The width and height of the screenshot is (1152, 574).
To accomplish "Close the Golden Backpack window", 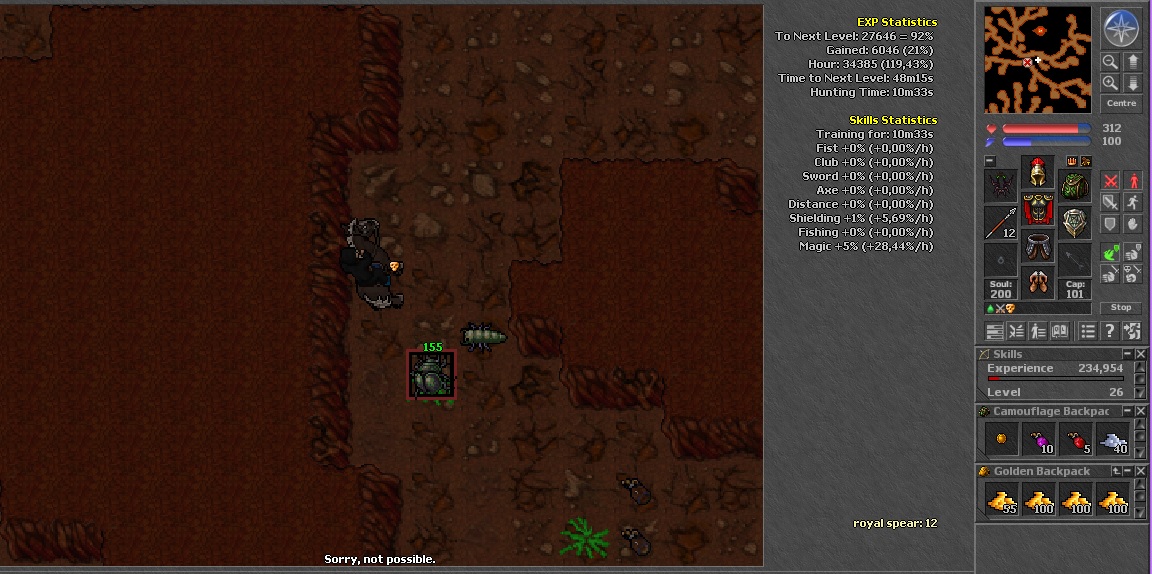I will [1141, 471].
